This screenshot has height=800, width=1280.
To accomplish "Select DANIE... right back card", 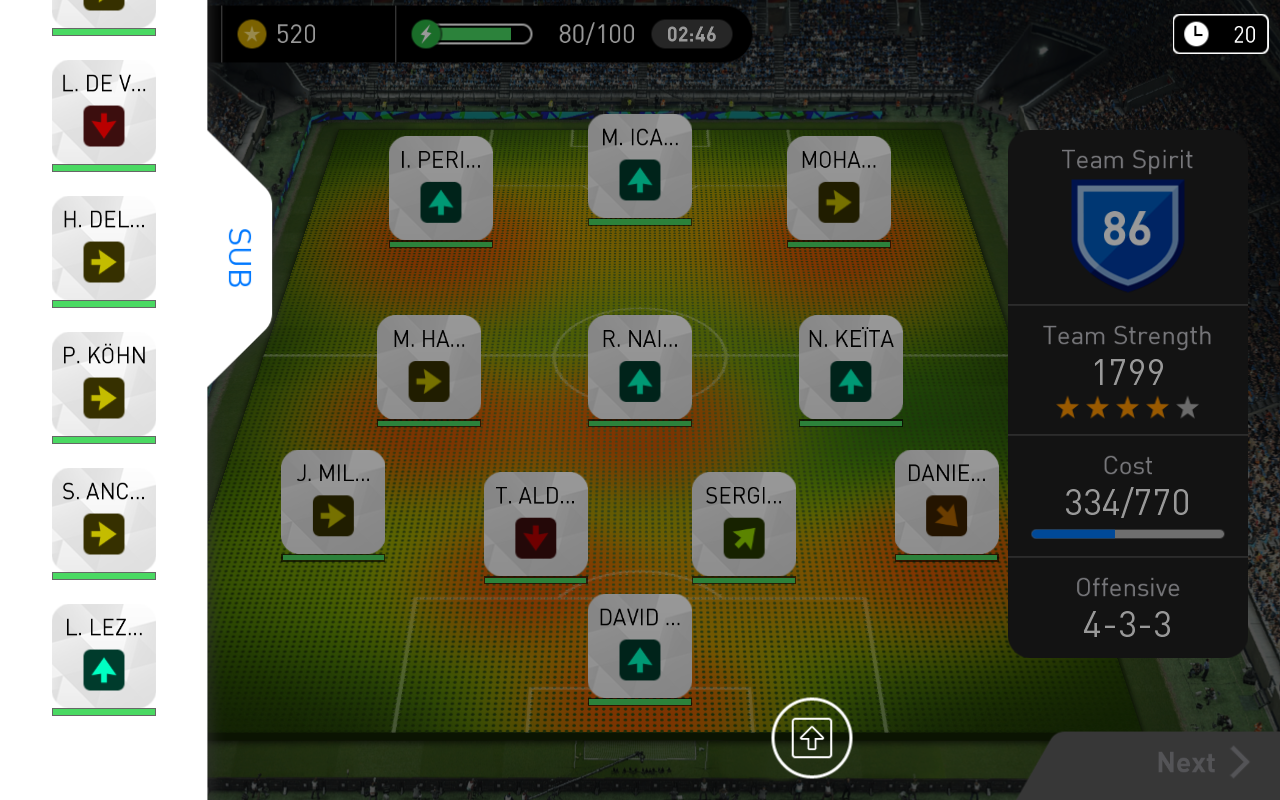I will [x=947, y=503].
